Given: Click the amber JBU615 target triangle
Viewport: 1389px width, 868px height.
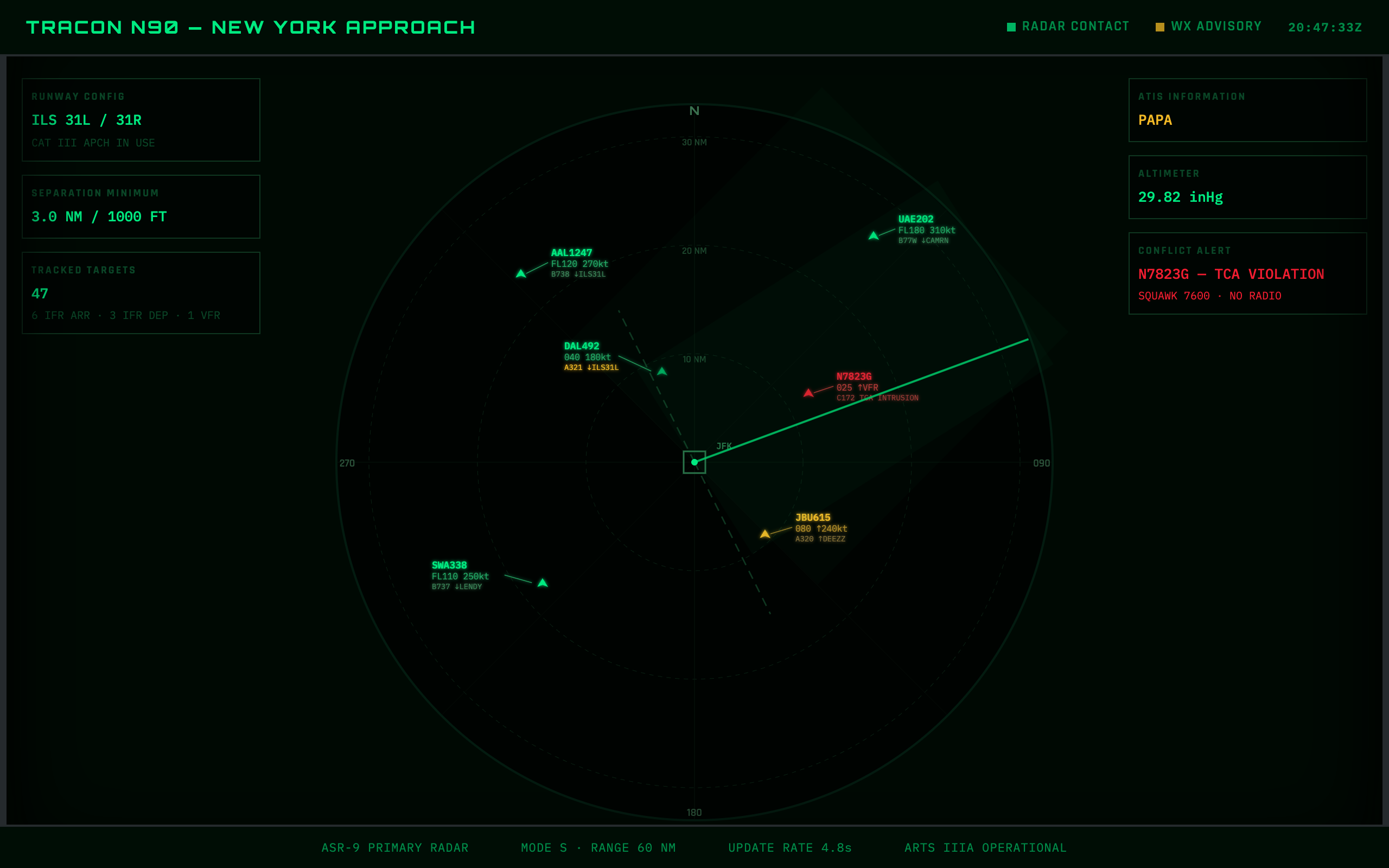Looking at the screenshot, I should 765,533.
